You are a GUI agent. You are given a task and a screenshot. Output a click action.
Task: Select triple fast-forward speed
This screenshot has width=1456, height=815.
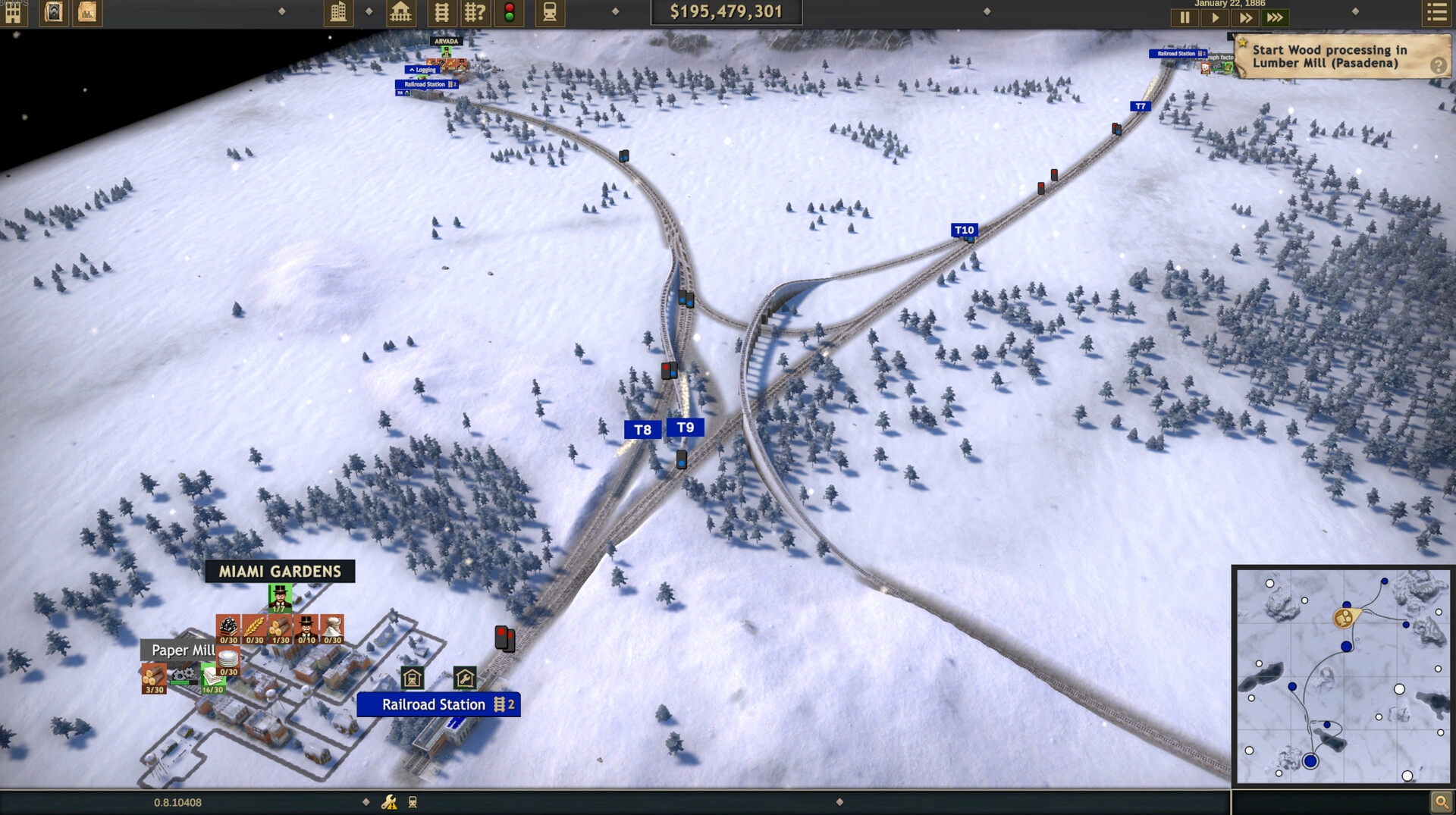click(1276, 17)
